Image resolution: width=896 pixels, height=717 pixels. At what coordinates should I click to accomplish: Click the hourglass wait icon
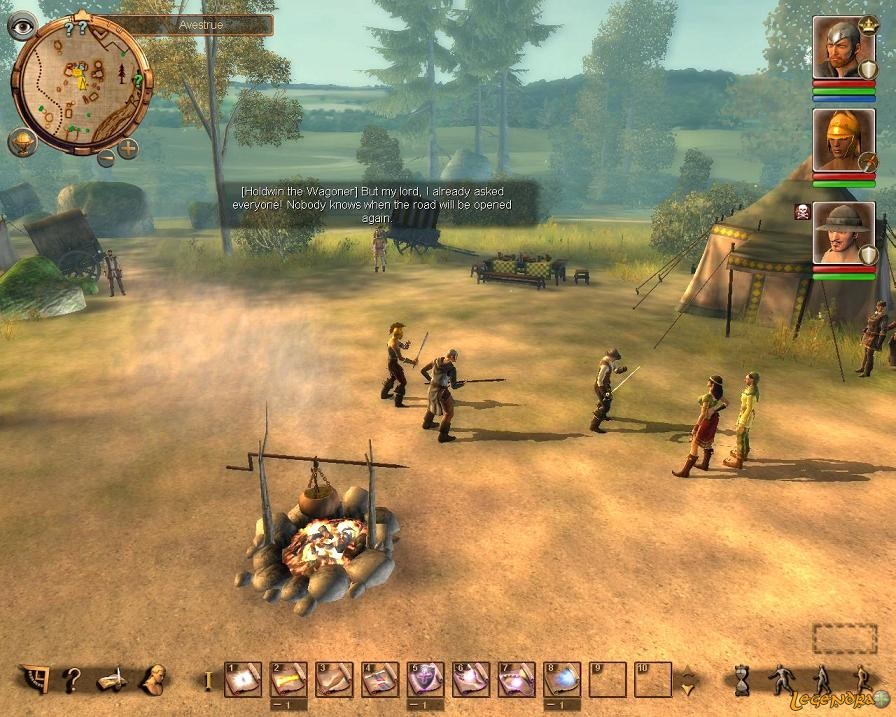click(x=741, y=680)
